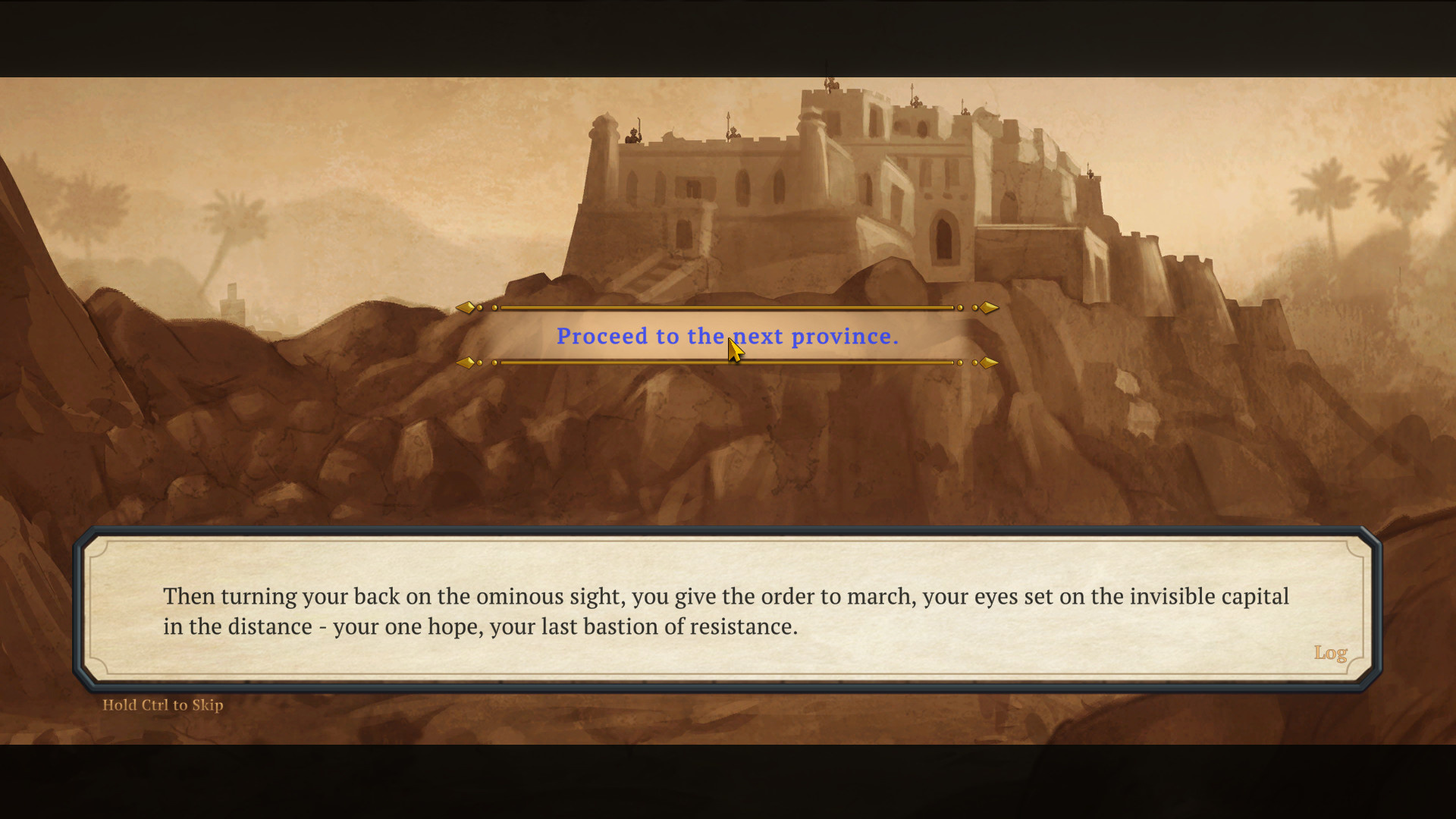Click the upper golden divider line
1456x819 pixels.
[728, 307]
